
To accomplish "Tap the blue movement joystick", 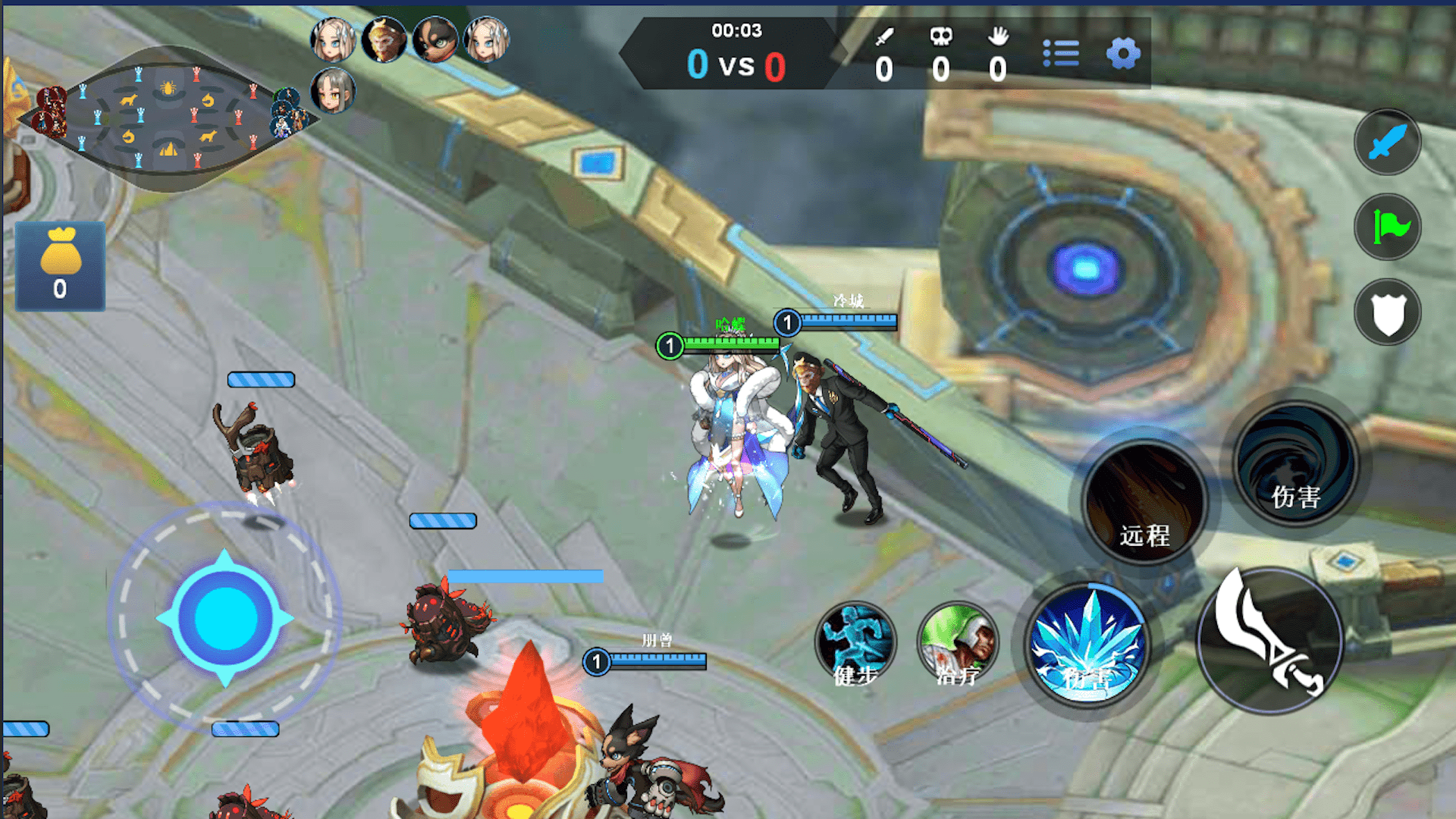I will [224, 619].
